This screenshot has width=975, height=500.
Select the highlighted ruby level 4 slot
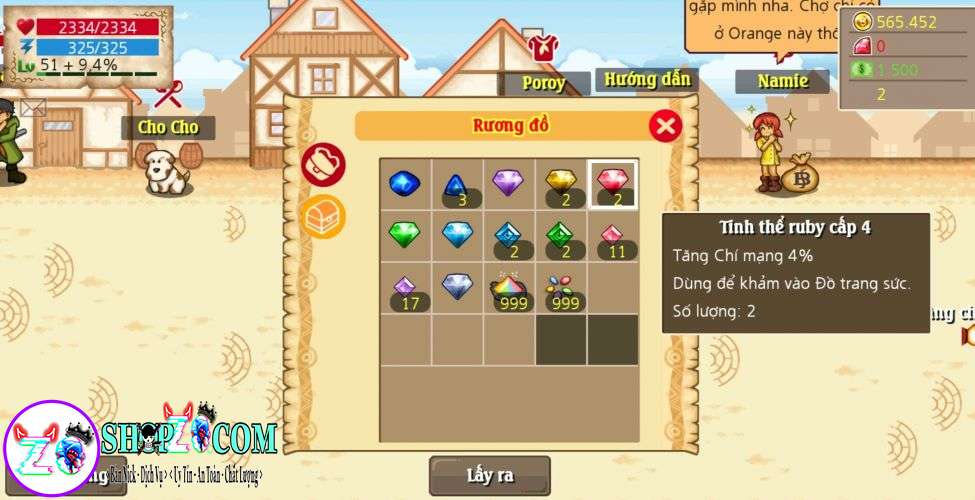613,184
